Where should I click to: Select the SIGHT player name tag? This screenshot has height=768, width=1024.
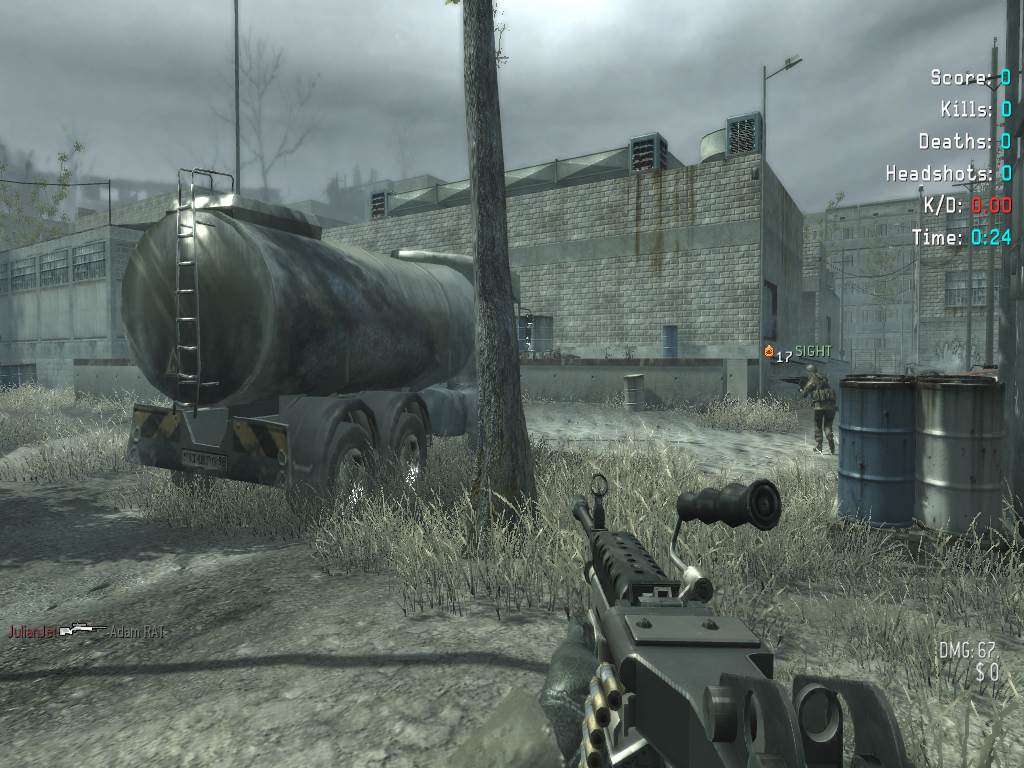pos(813,352)
